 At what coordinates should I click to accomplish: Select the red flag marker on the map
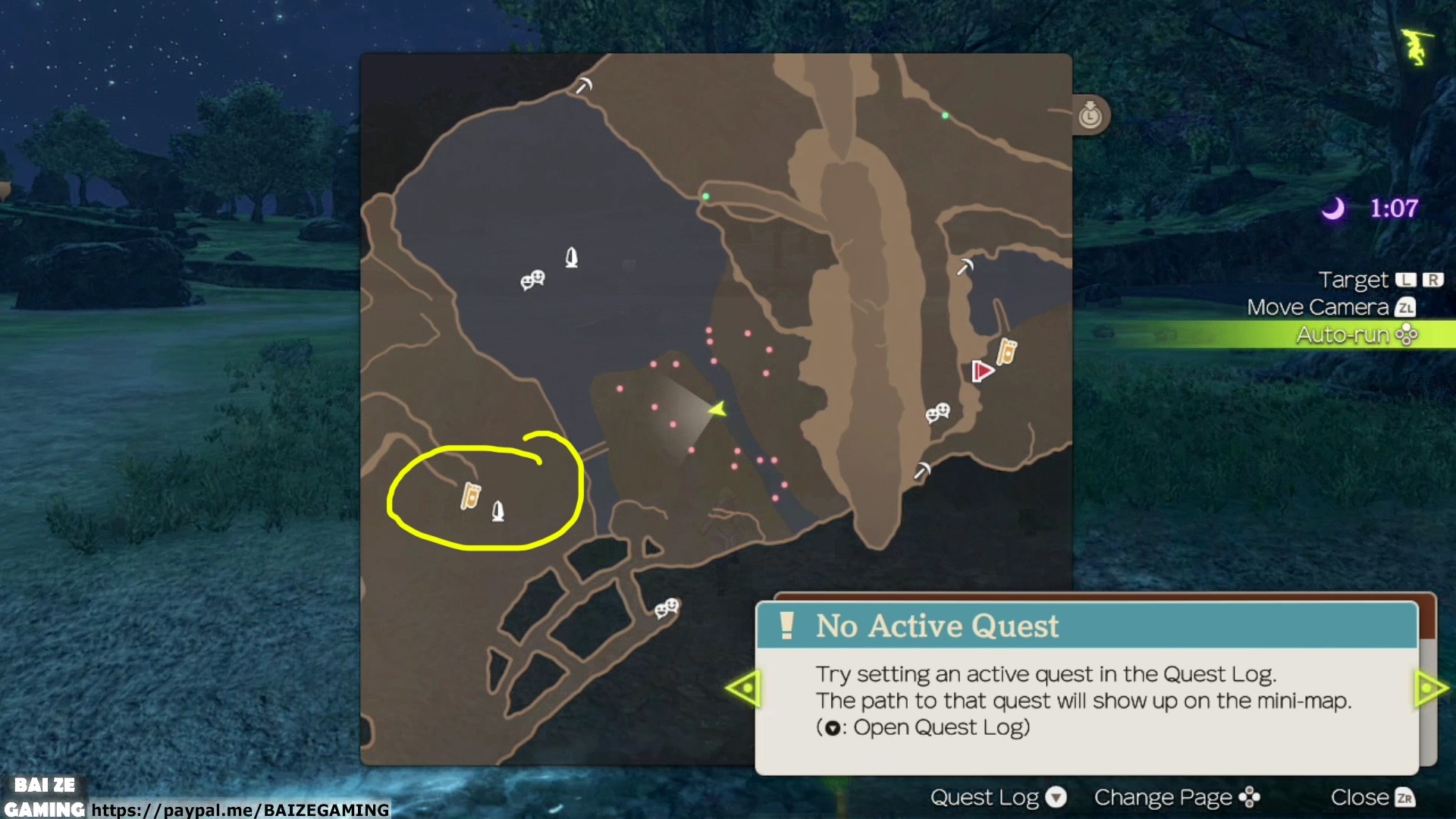982,372
